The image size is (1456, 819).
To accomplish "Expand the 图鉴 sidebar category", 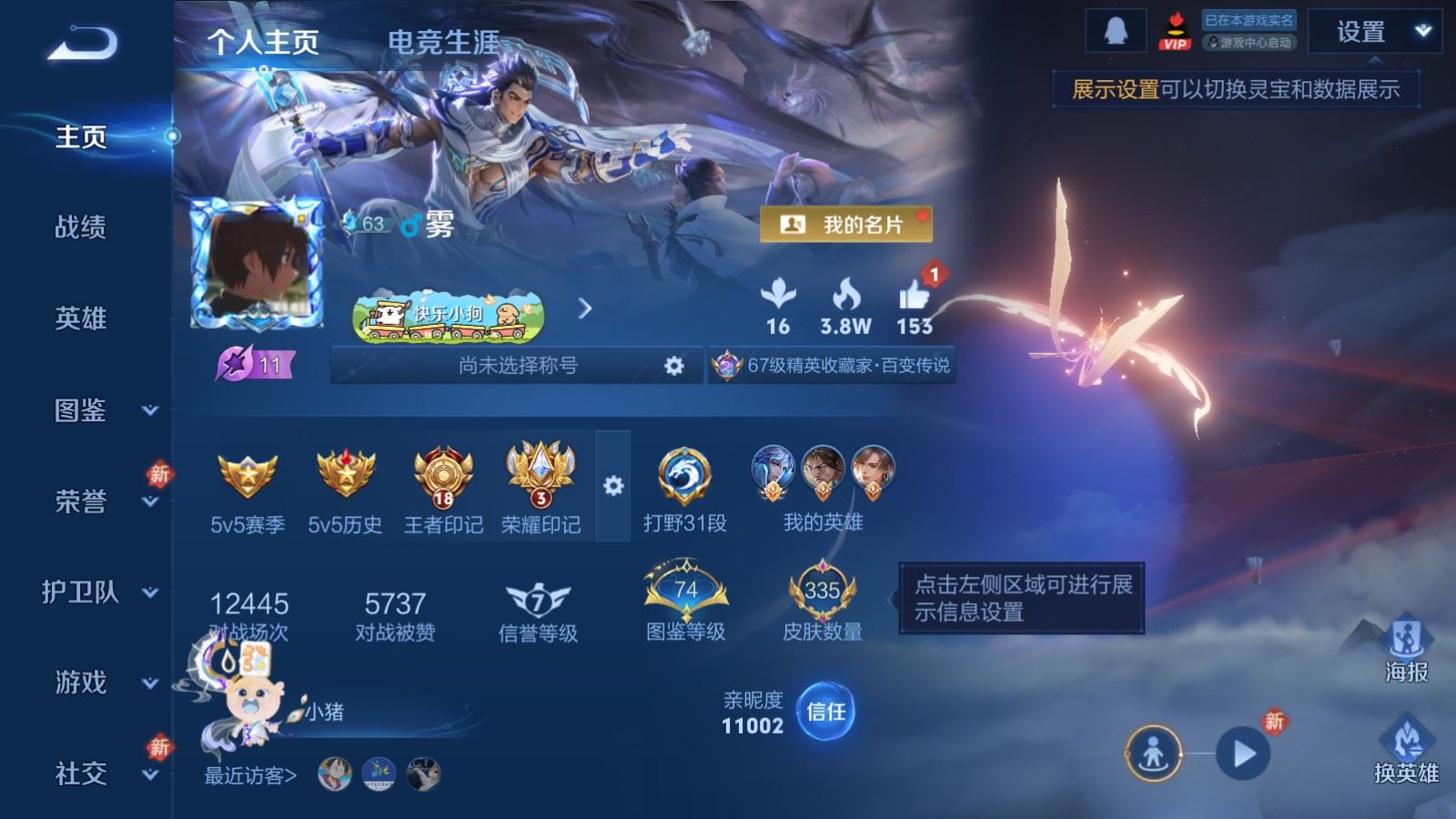I will [100, 410].
